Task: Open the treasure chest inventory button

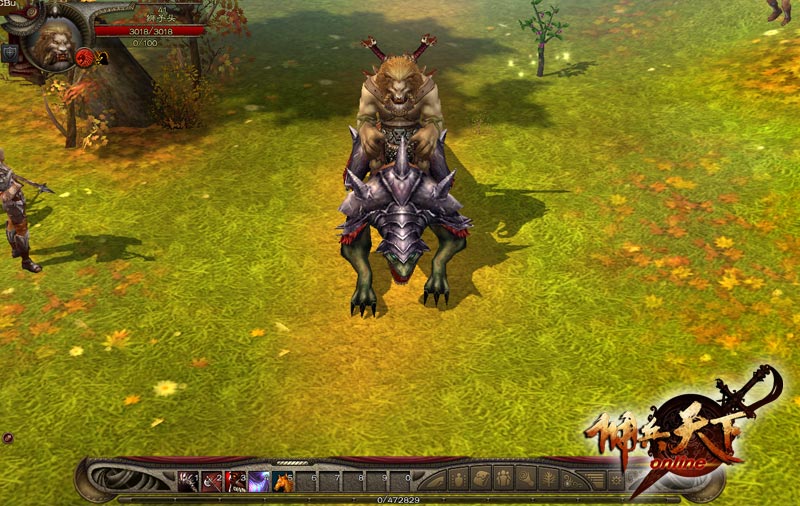Action: (x=481, y=479)
